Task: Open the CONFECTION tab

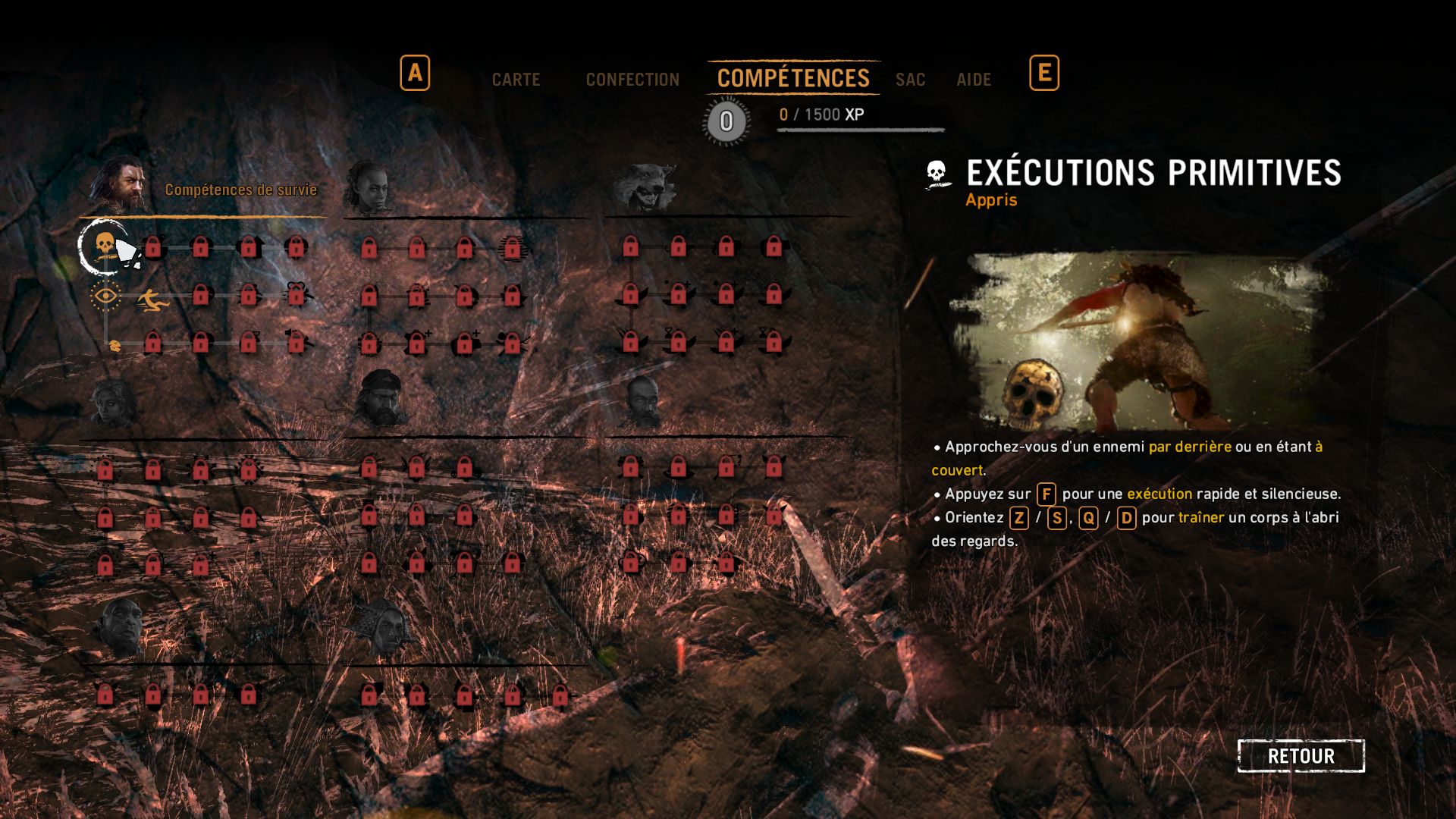Action: click(632, 79)
